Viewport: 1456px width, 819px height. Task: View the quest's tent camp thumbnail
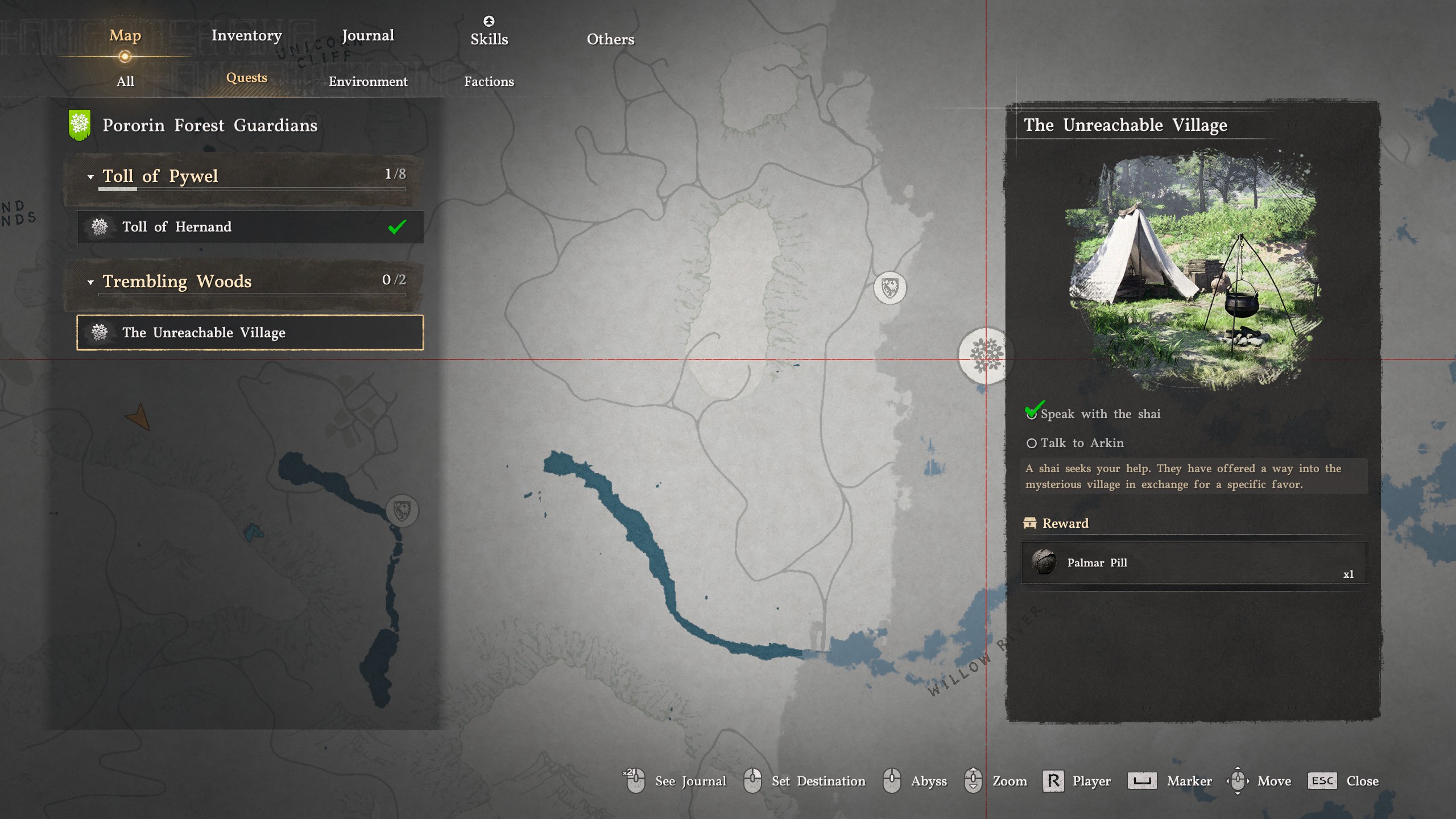1193,267
